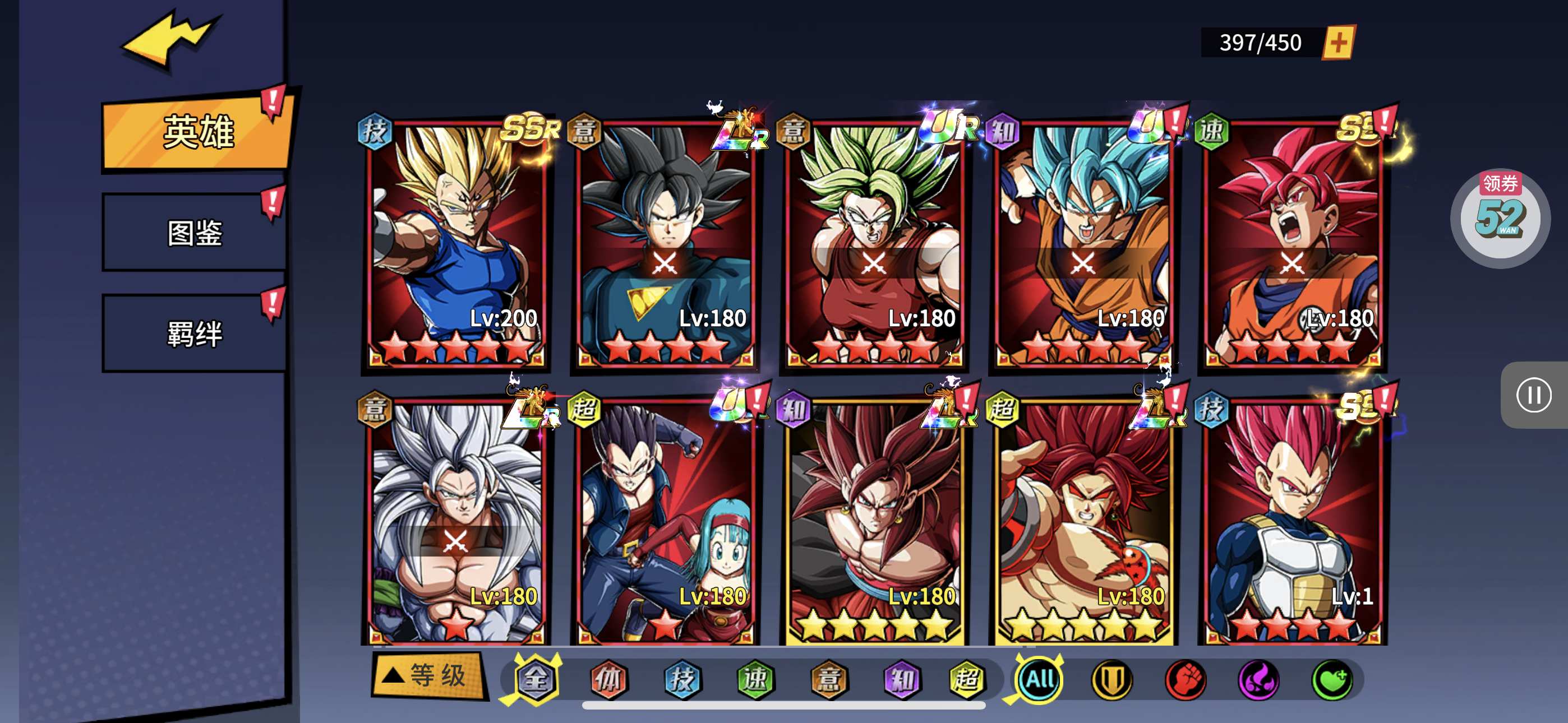Choose the green-haired Broly card
The height and width of the screenshot is (723, 1568).
click(874, 243)
